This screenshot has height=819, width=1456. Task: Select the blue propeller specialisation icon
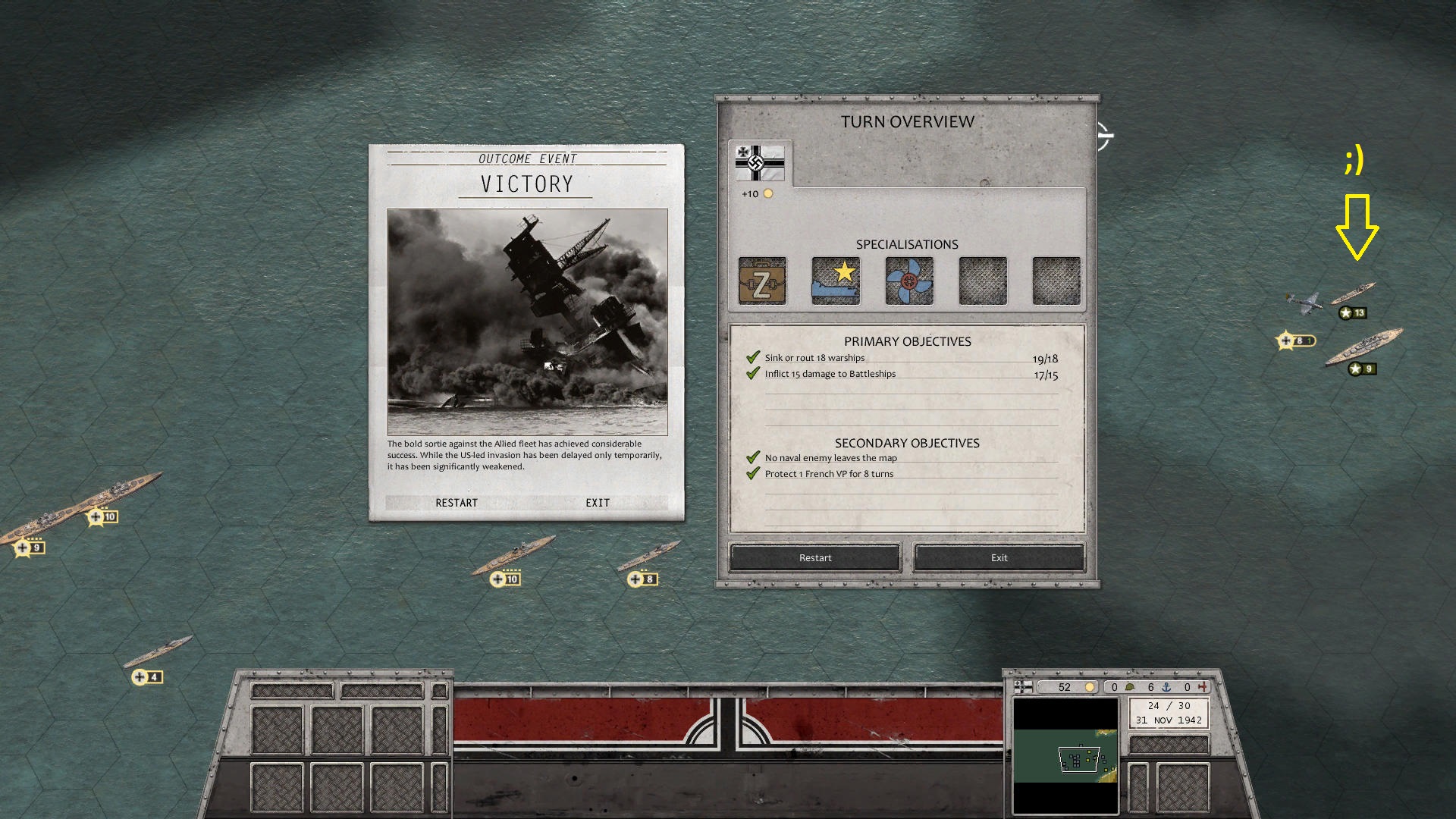[908, 281]
